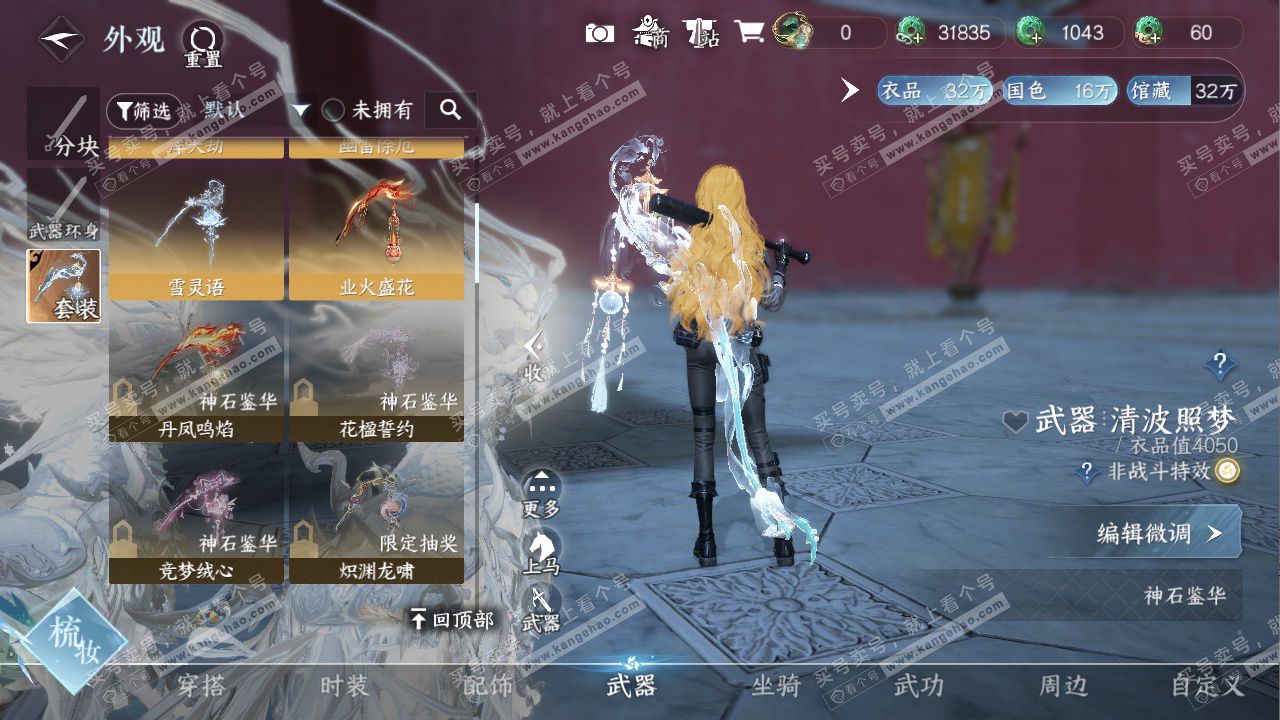
Task: Open the magnifier search
Action: 450,110
